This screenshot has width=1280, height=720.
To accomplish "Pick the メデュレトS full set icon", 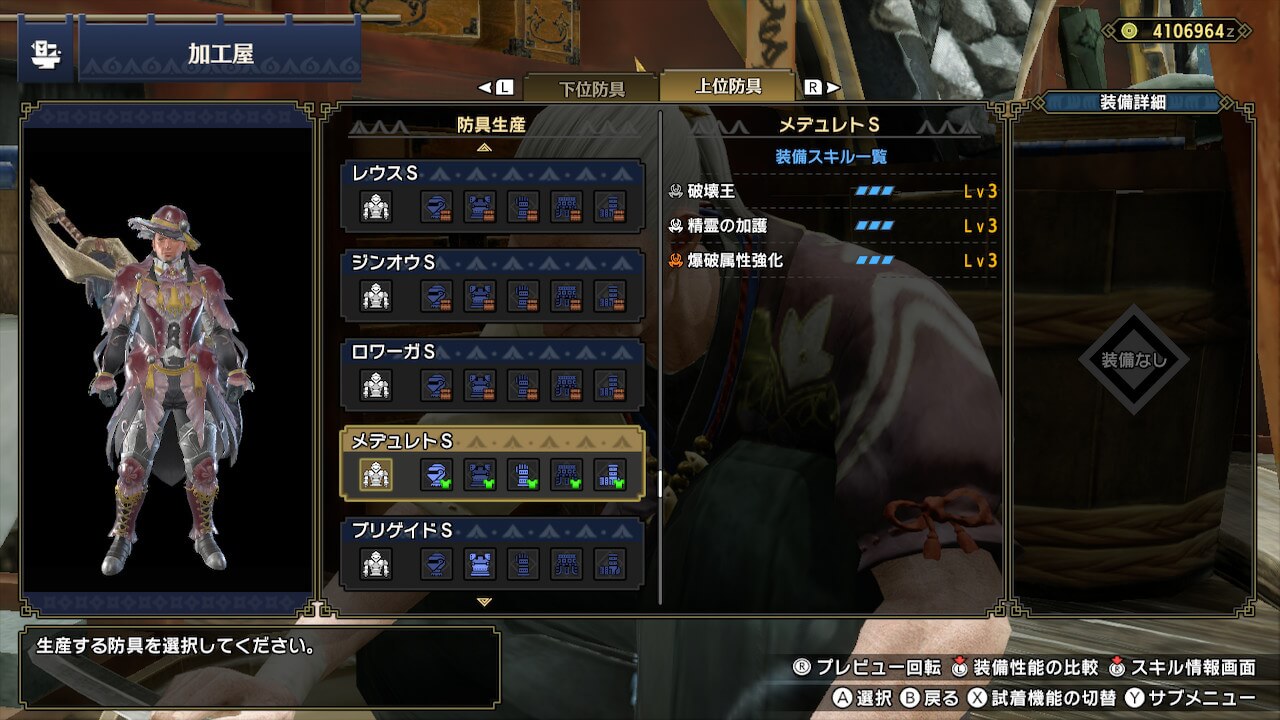I will 376,474.
